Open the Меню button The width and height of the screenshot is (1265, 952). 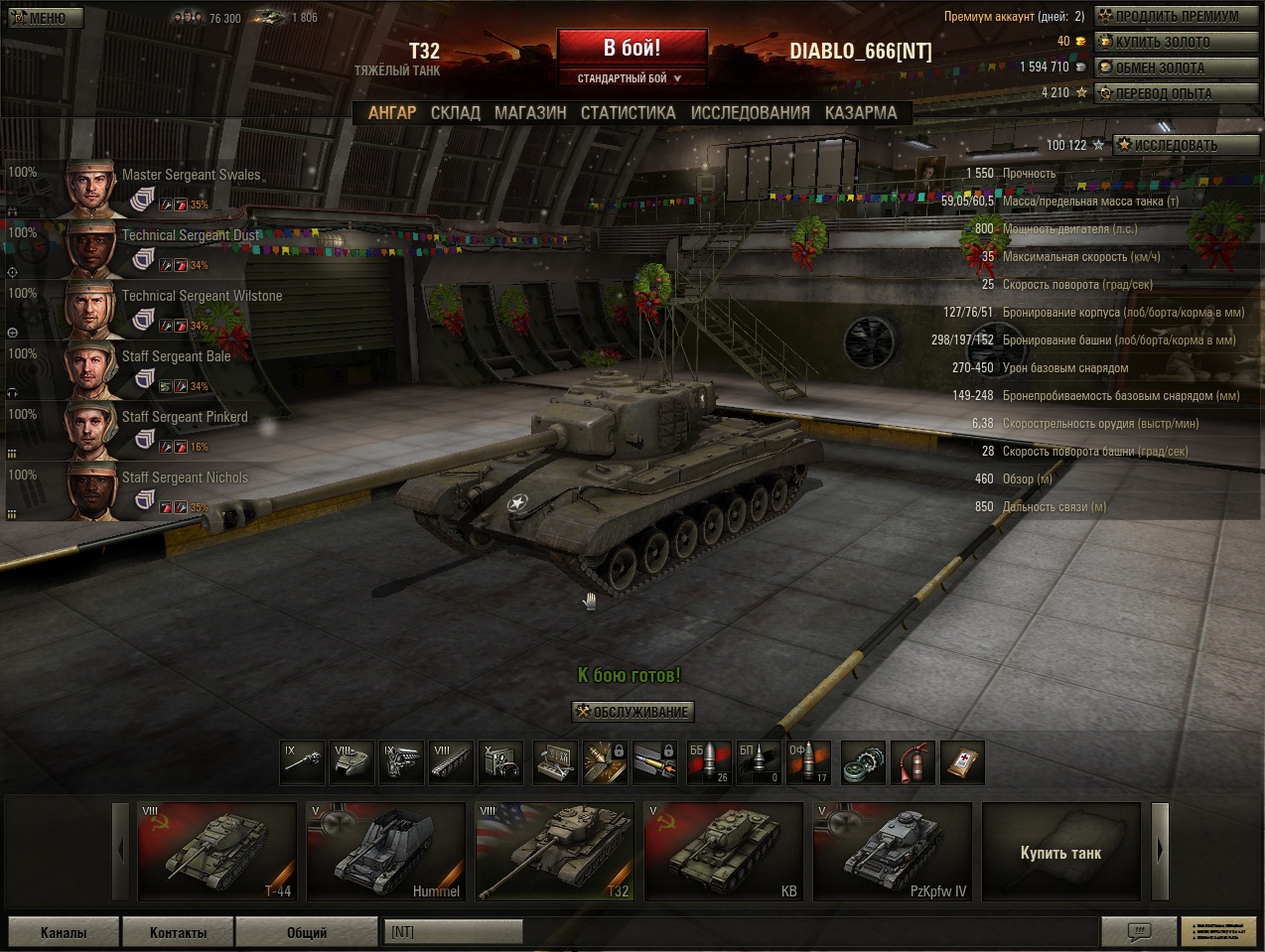(x=45, y=17)
